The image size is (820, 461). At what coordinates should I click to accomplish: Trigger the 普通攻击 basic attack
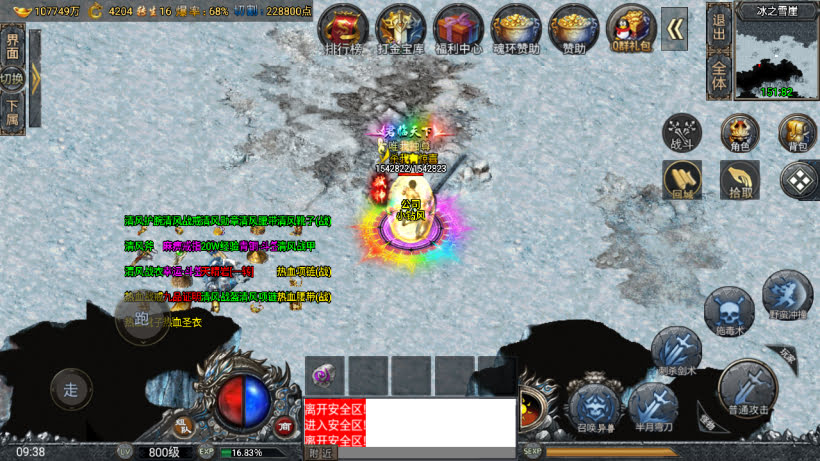pyautogui.click(x=746, y=388)
